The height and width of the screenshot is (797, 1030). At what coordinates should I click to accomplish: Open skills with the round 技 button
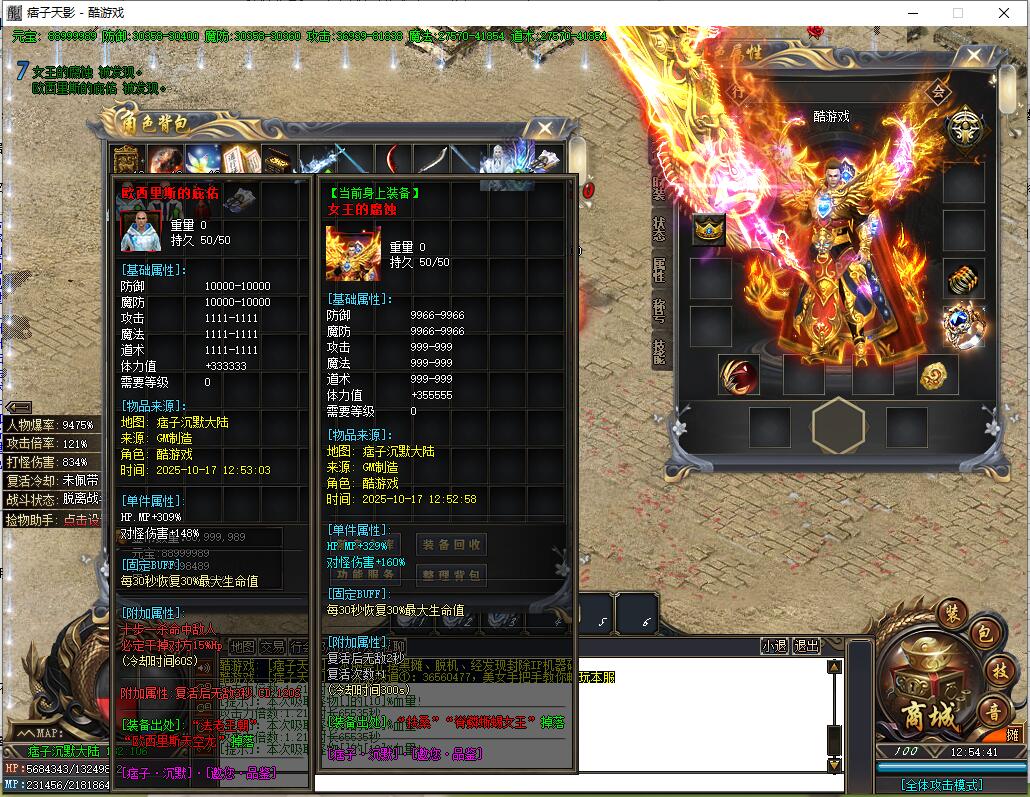(998, 669)
